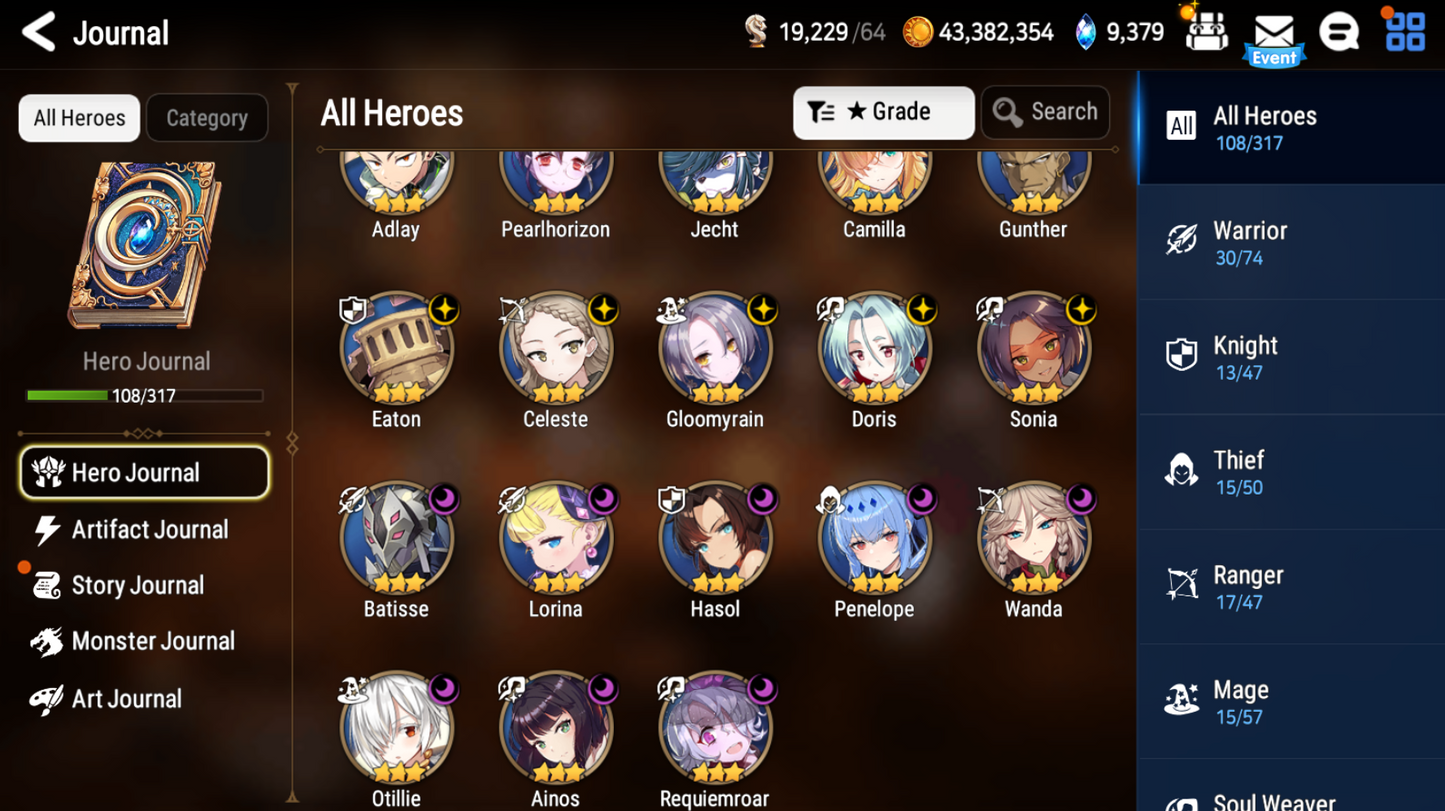Click the back arrow to exit Journal

coord(37,31)
